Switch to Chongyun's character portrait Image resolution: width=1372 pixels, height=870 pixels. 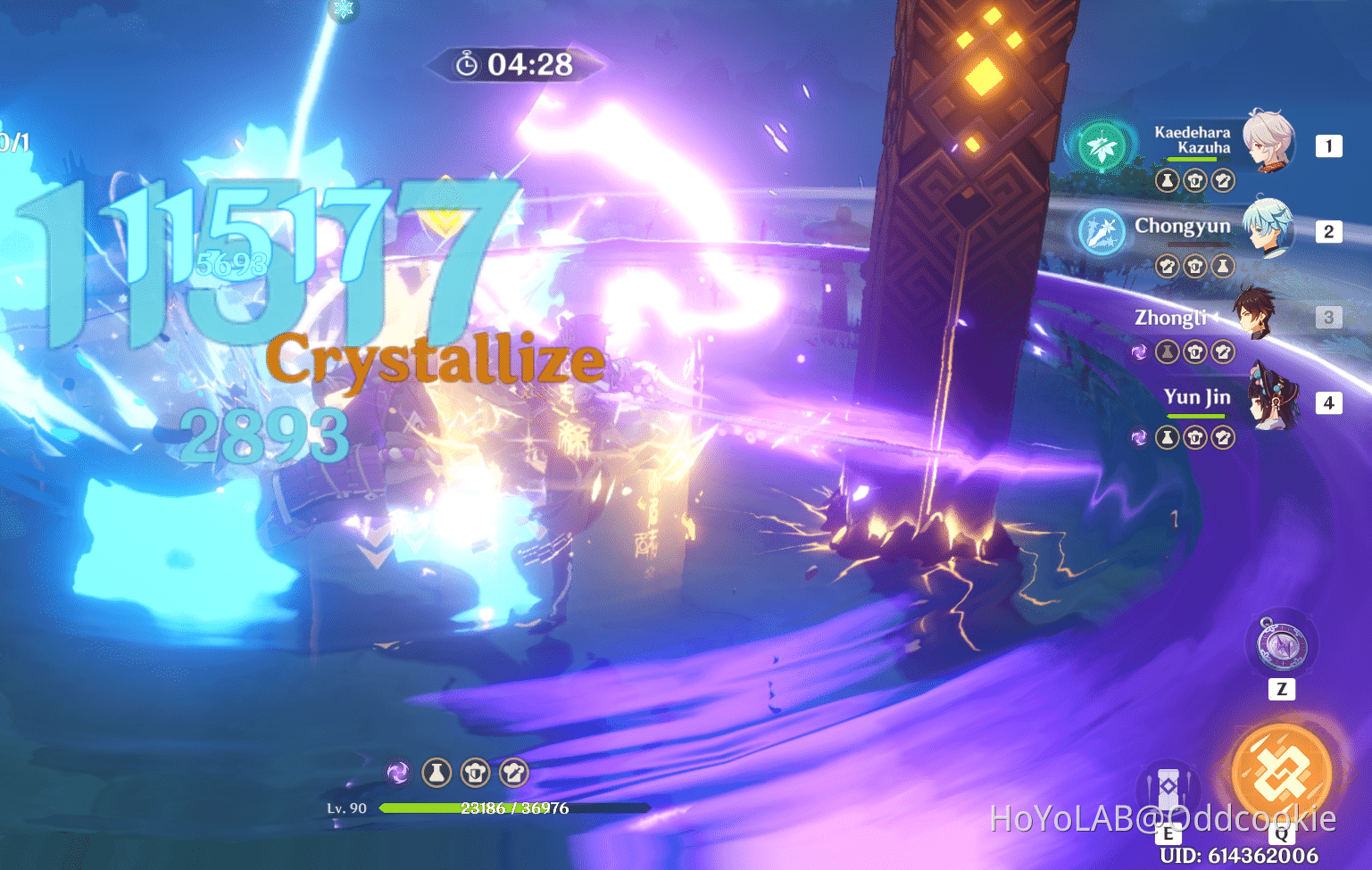1266,229
